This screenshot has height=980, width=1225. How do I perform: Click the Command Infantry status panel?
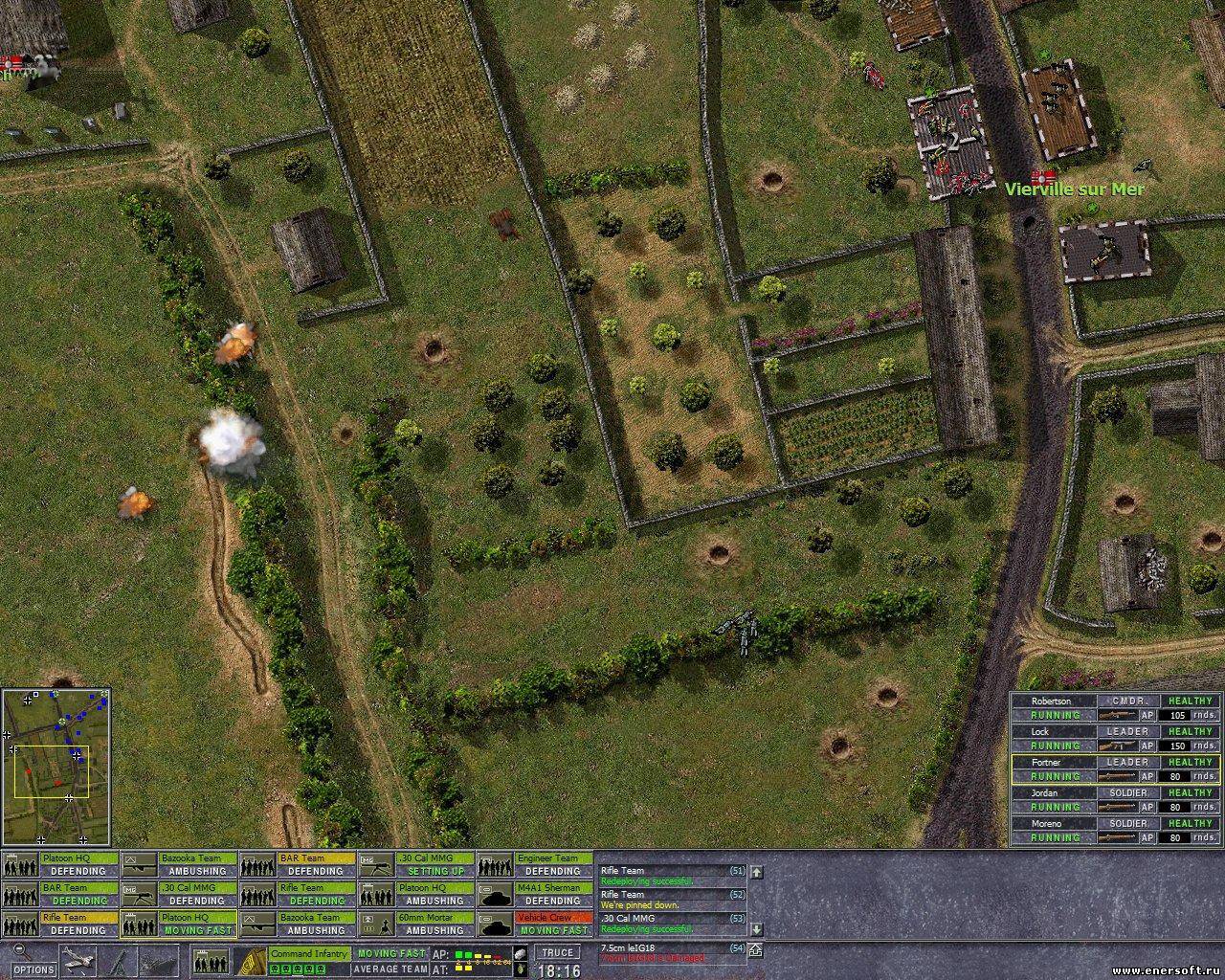[x=308, y=953]
